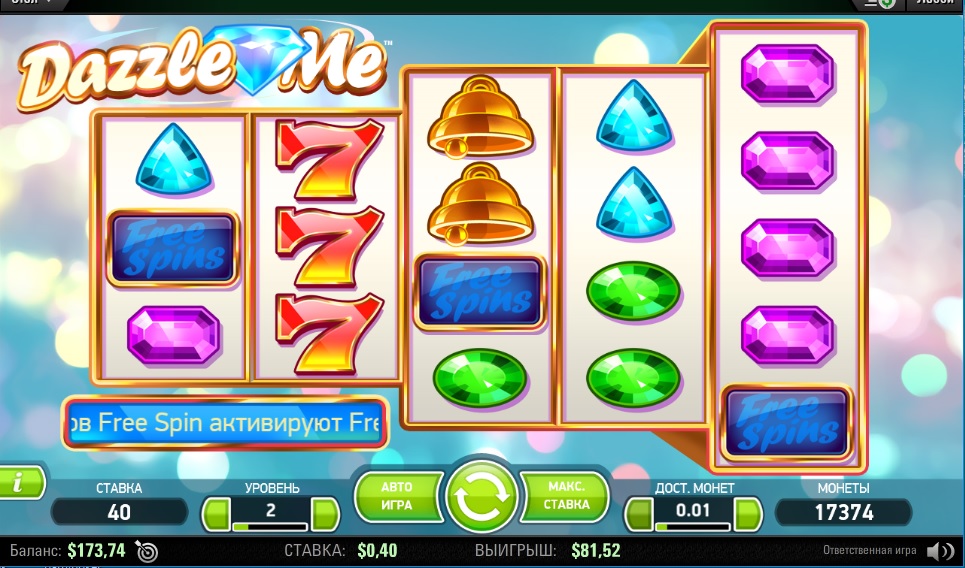Open the top-bar list icon with plus

[880, 4]
